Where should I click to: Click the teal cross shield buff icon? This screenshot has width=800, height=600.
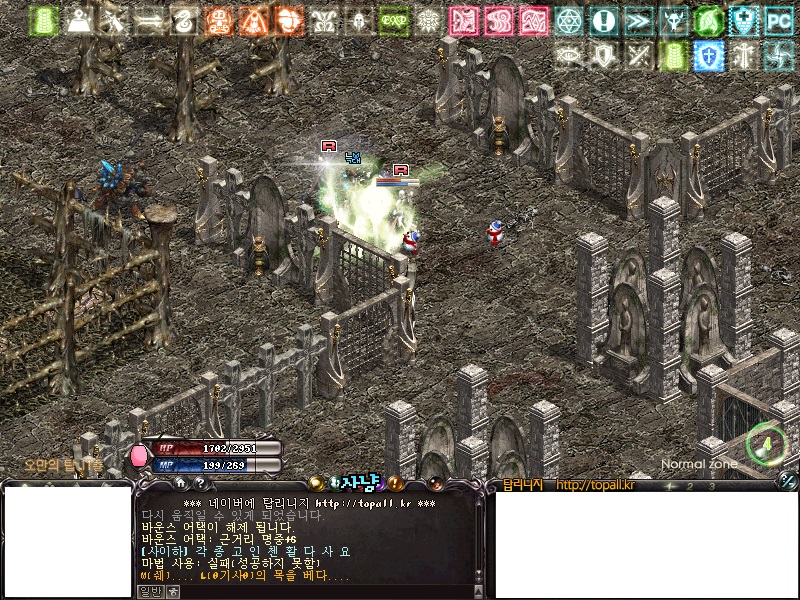(x=743, y=20)
